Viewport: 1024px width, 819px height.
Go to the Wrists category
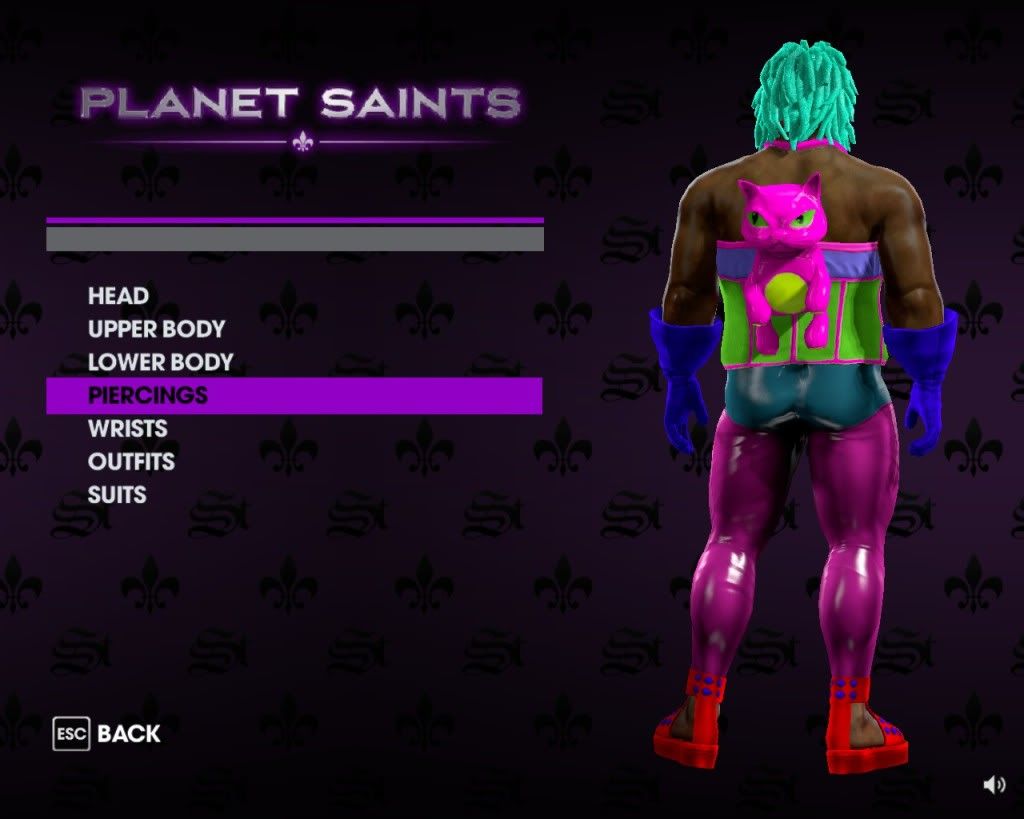click(x=127, y=428)
